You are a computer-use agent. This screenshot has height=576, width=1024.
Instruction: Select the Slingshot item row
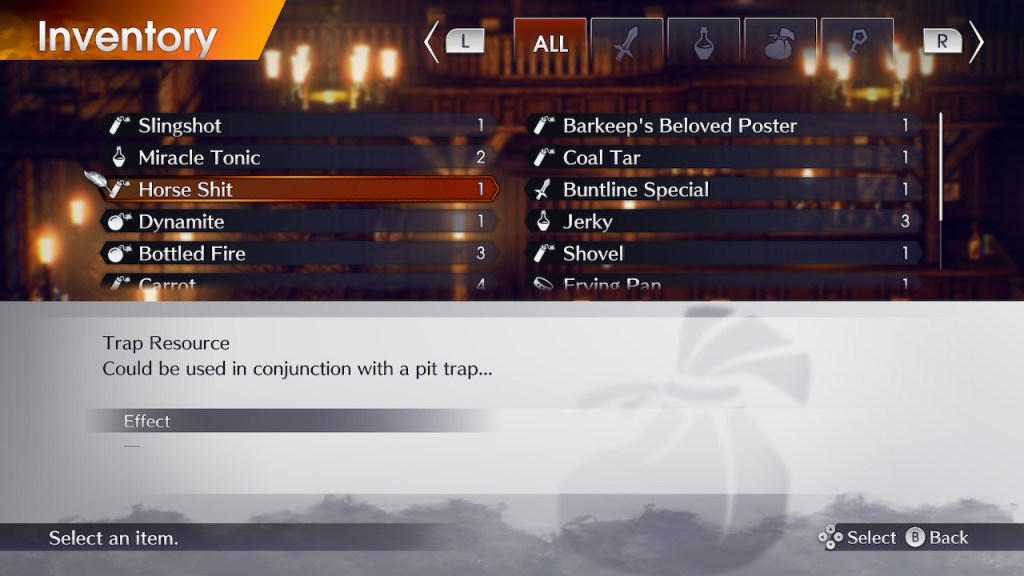[300, 126]
